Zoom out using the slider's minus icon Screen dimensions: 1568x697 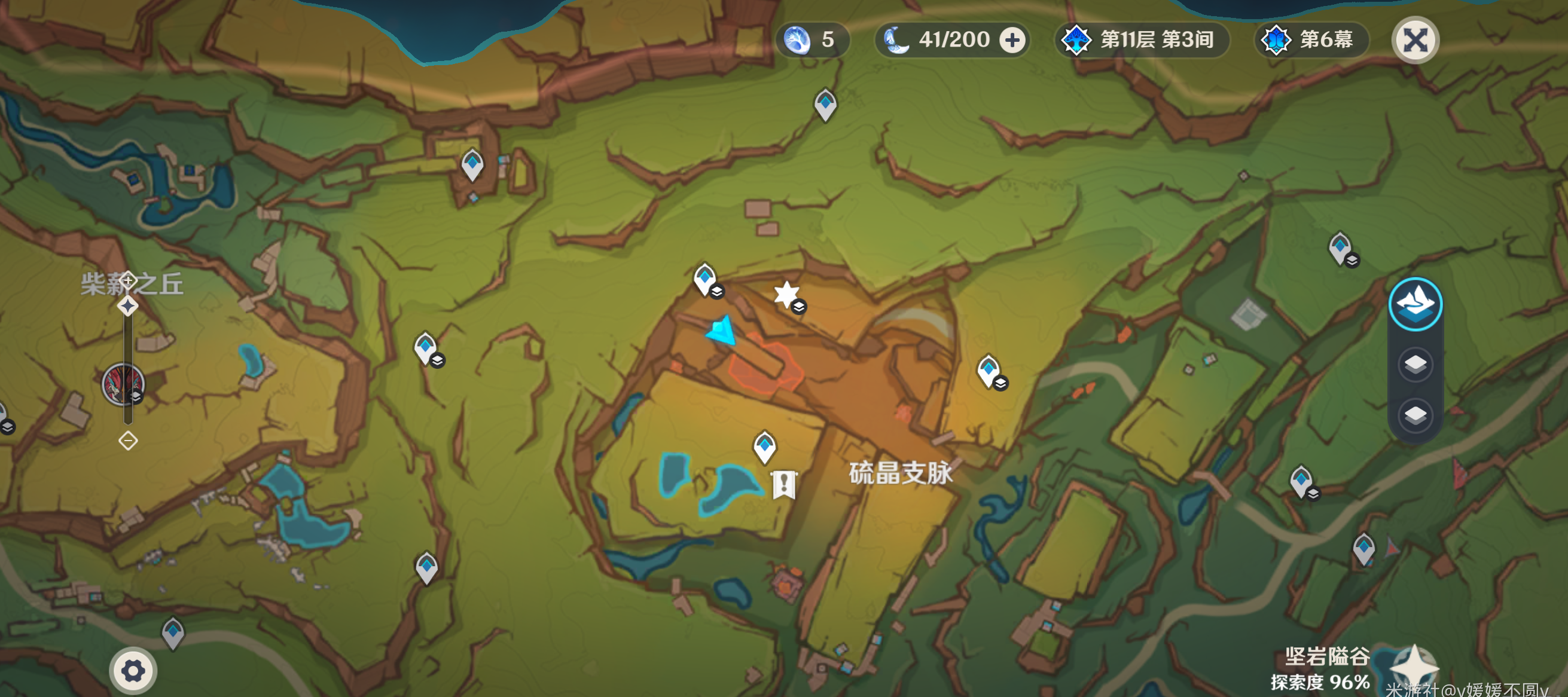point(128,440)
